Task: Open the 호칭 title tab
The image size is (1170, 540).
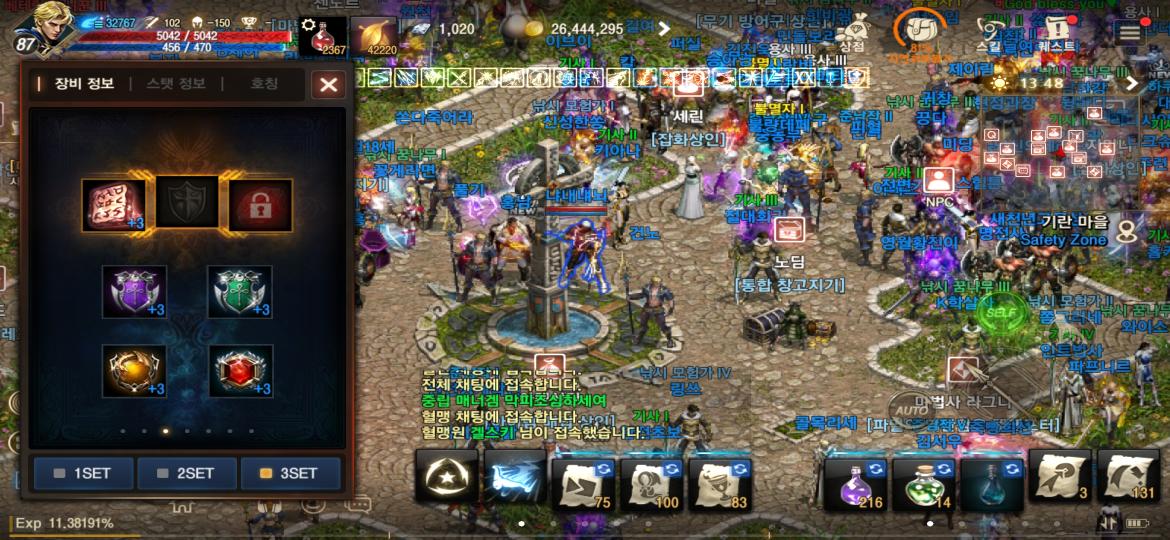Action: point(264,84)
